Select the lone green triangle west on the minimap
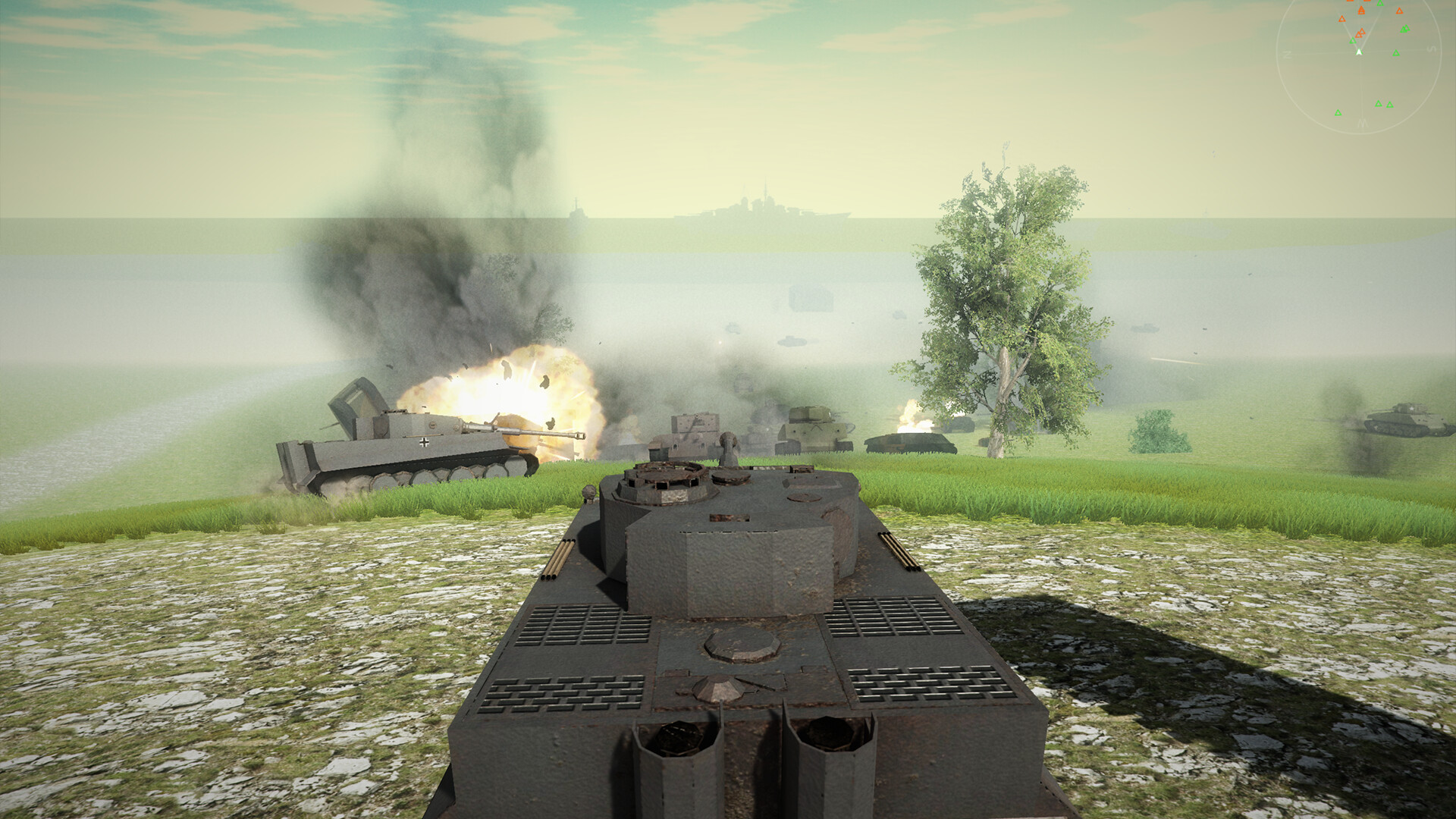This screenshot has height=819, width=1456. coord(1338,112)
